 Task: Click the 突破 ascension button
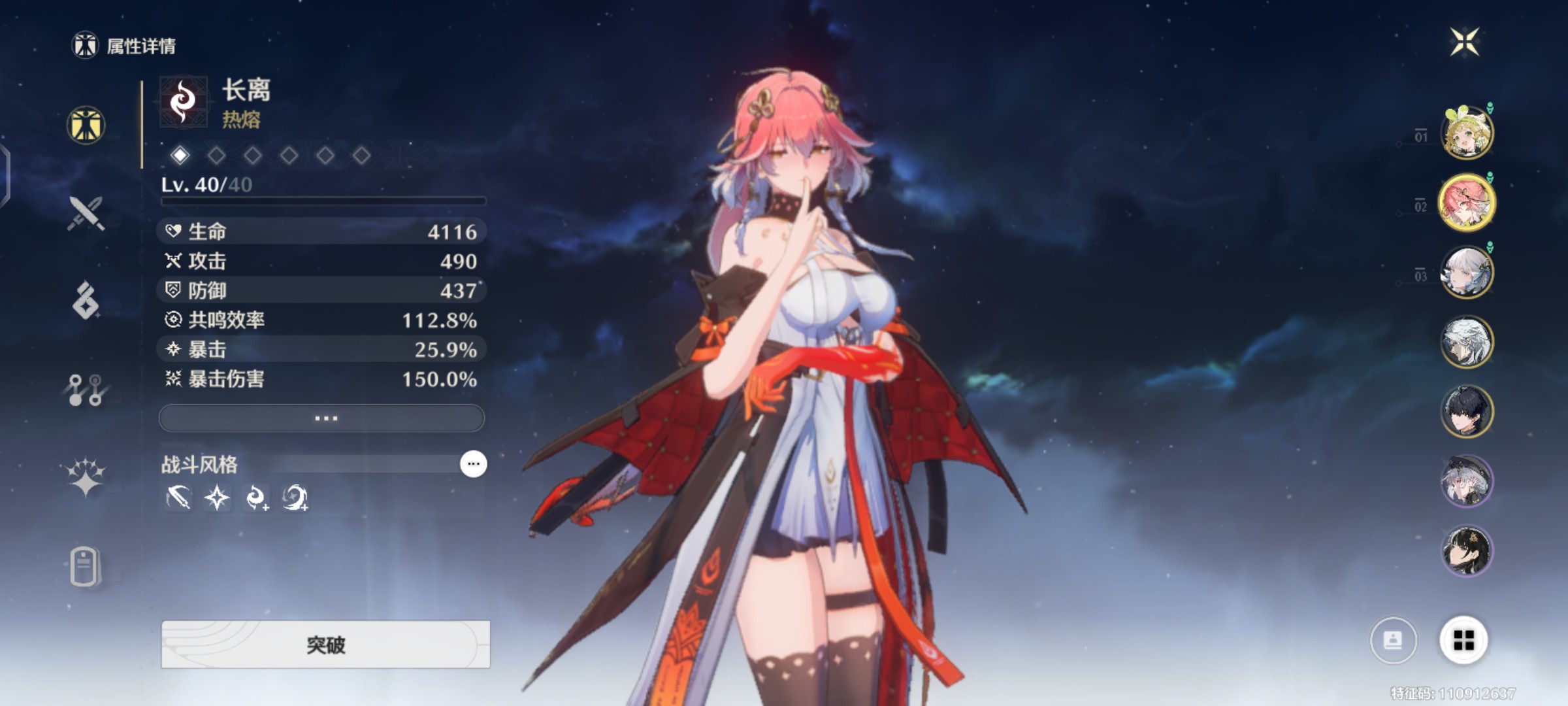click(325, 645)
